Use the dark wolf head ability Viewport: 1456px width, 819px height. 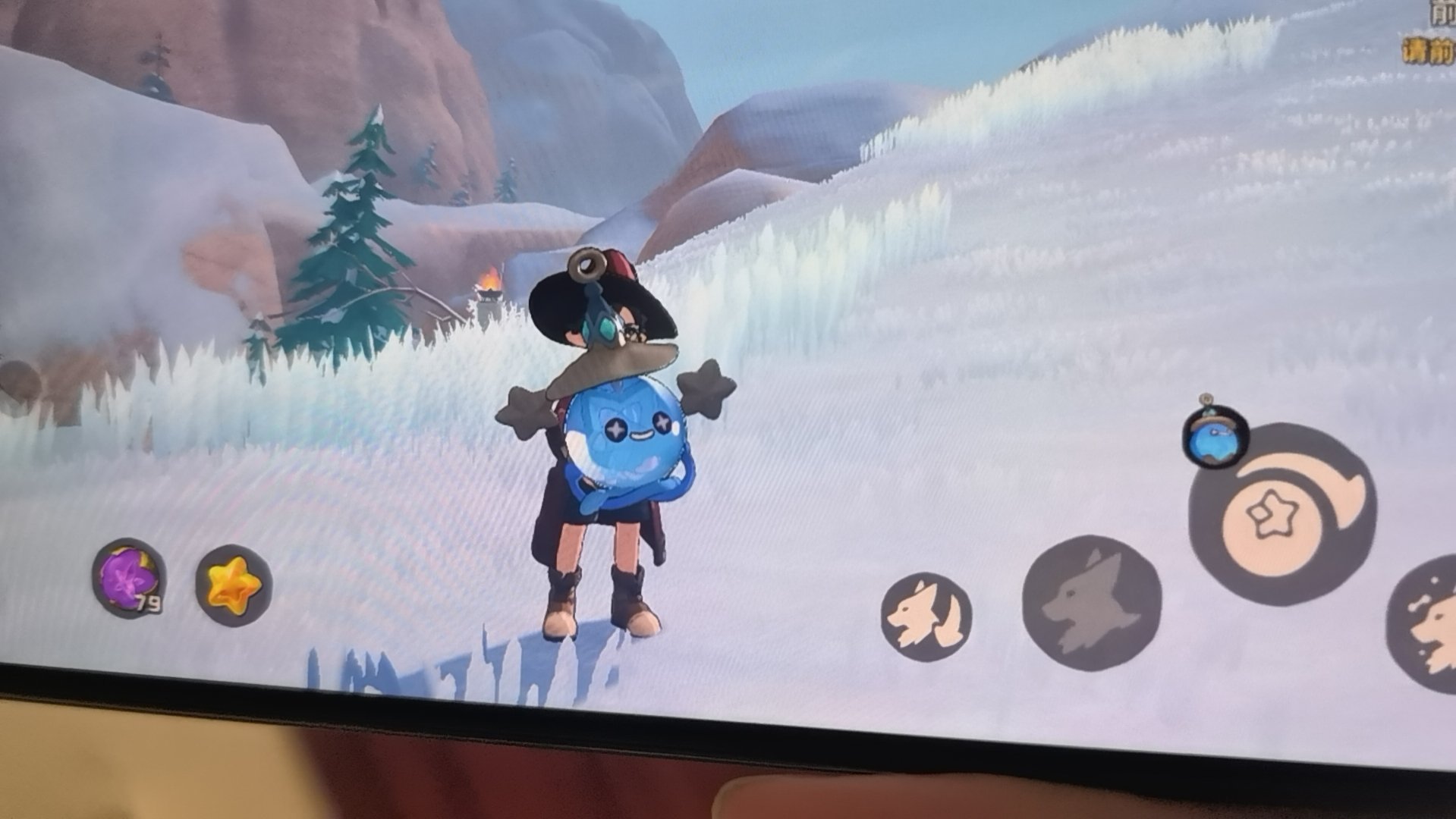pyautogui.click(x=1091, y=604)
